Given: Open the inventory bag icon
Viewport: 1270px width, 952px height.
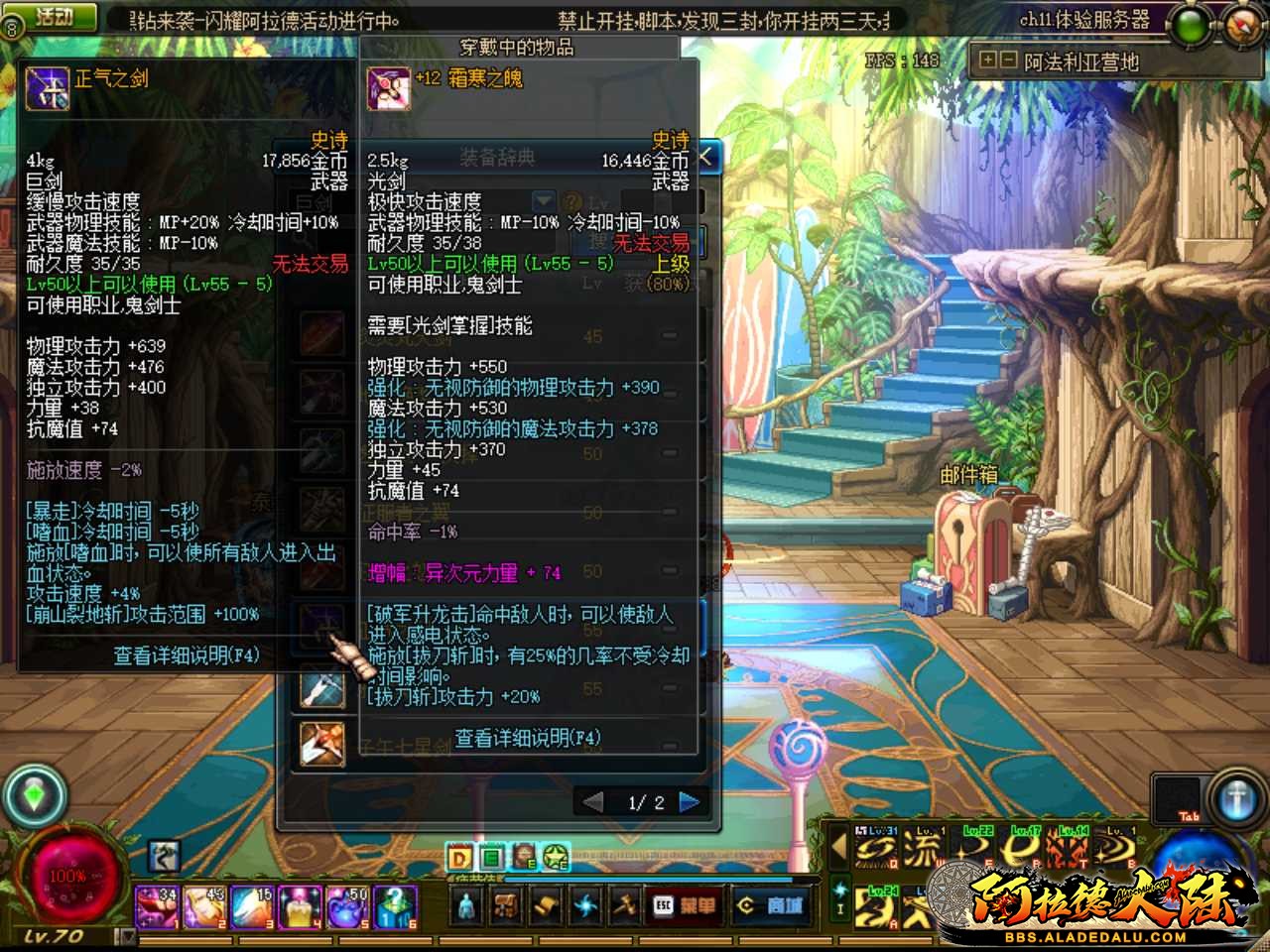Looking at the screenshot, I should pyautogui.click(x=505, y=904).
